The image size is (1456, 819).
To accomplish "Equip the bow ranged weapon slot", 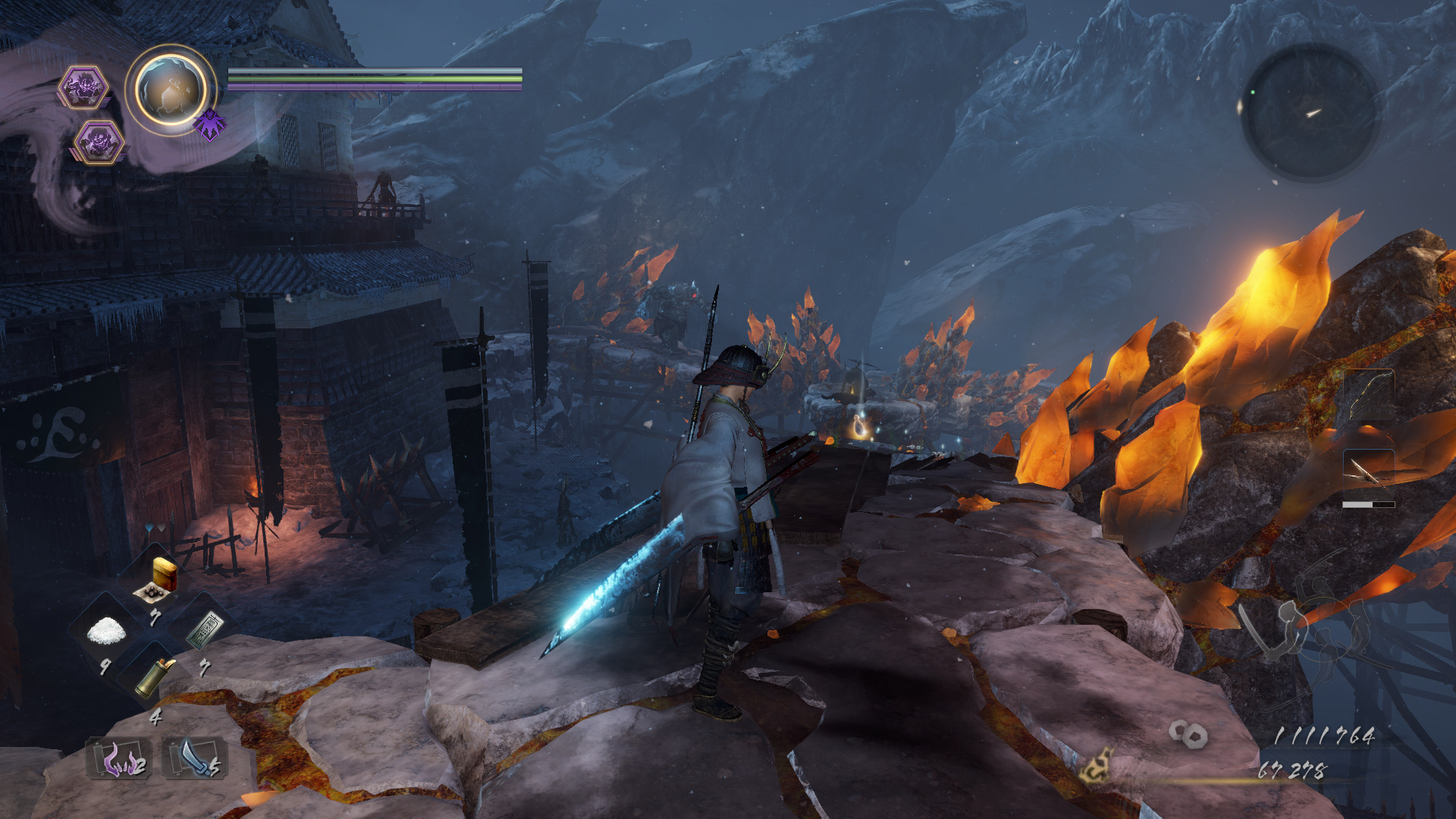I will click(x=1369, y=394).
